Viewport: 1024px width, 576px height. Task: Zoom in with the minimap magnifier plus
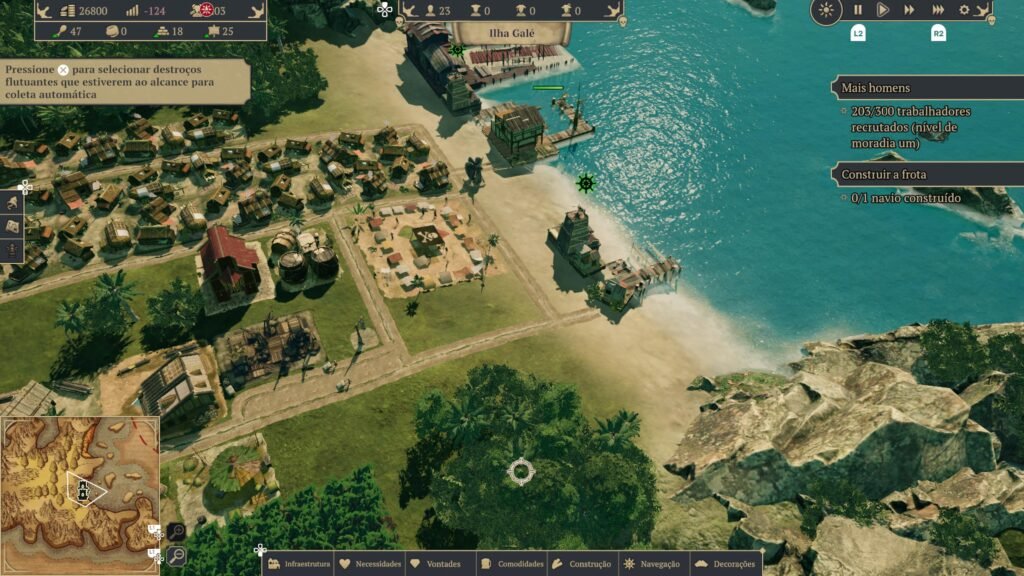pos(175,532)
